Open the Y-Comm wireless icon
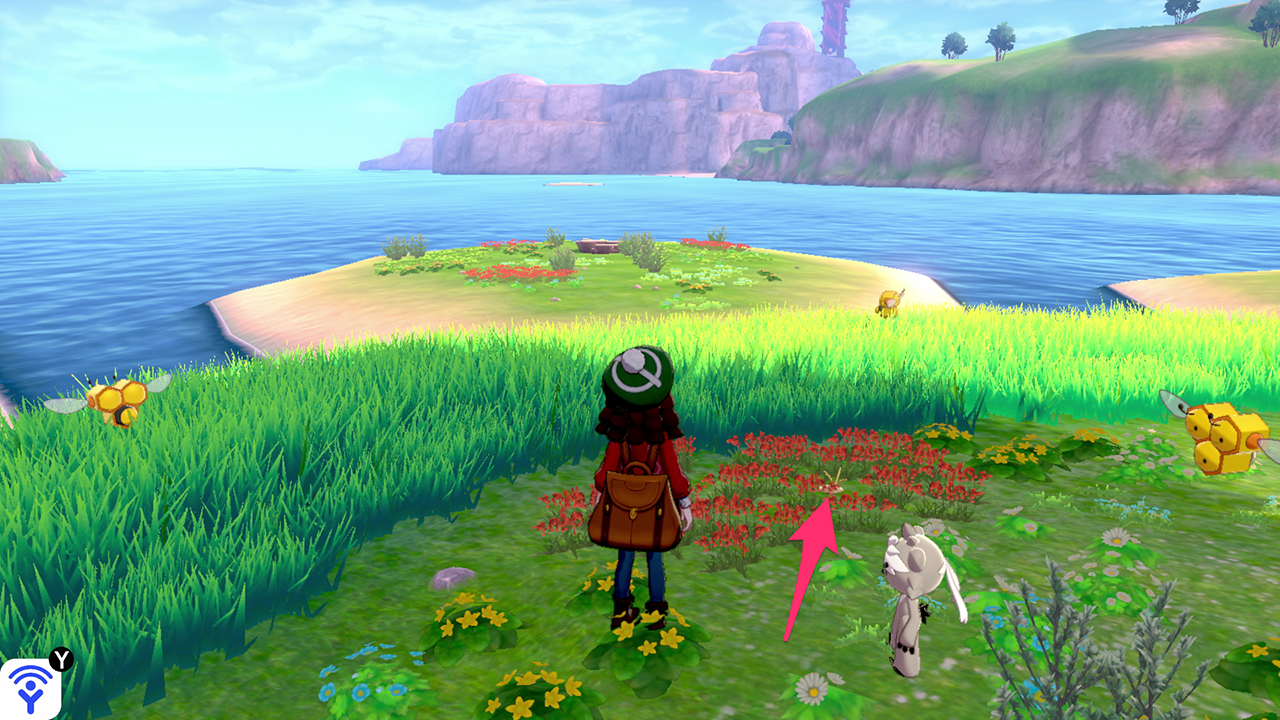This screenshot has height=720, width=1280. click(x=30, y=688)
